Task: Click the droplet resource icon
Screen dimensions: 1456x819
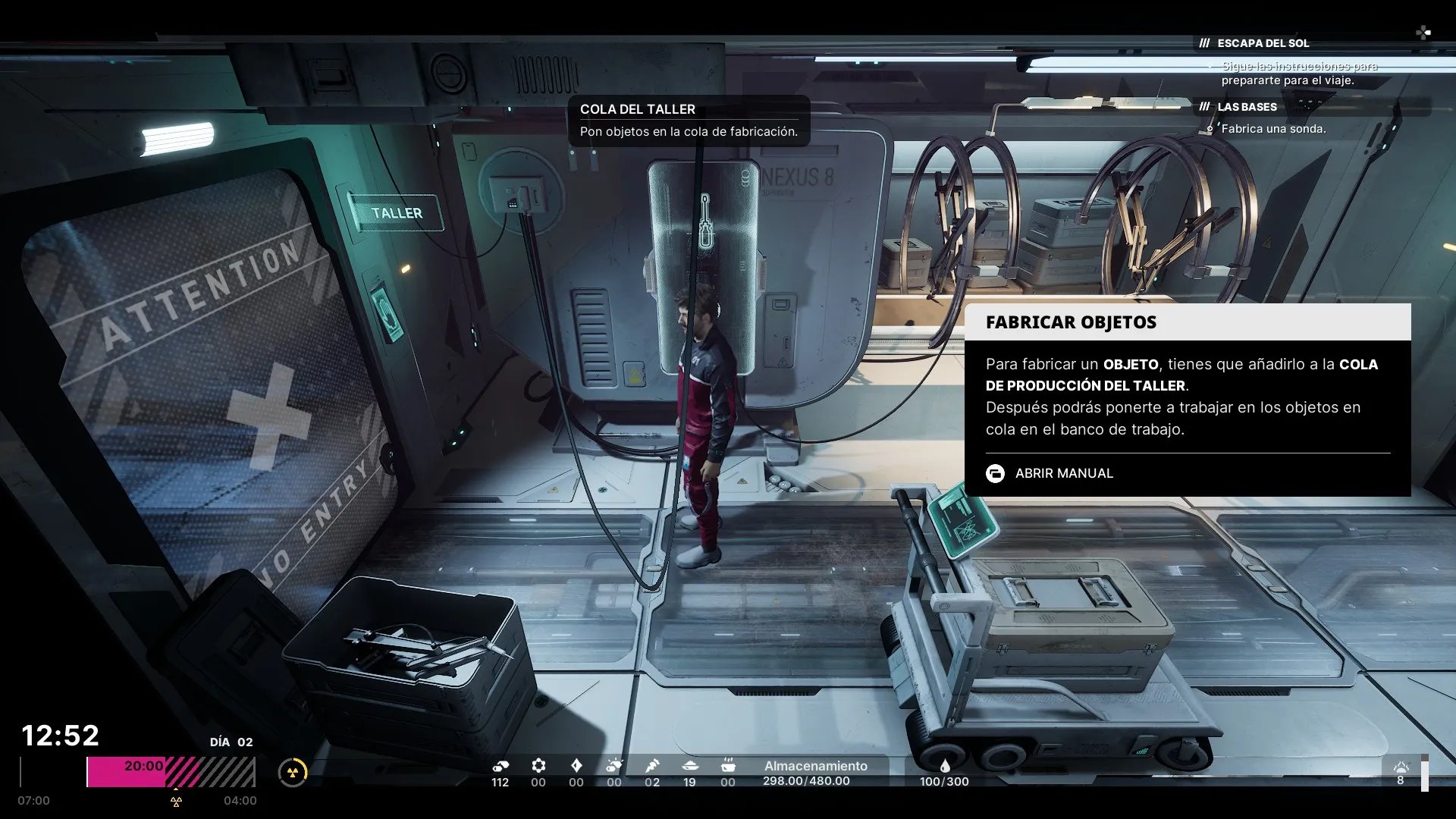Action: click(945, 766)
